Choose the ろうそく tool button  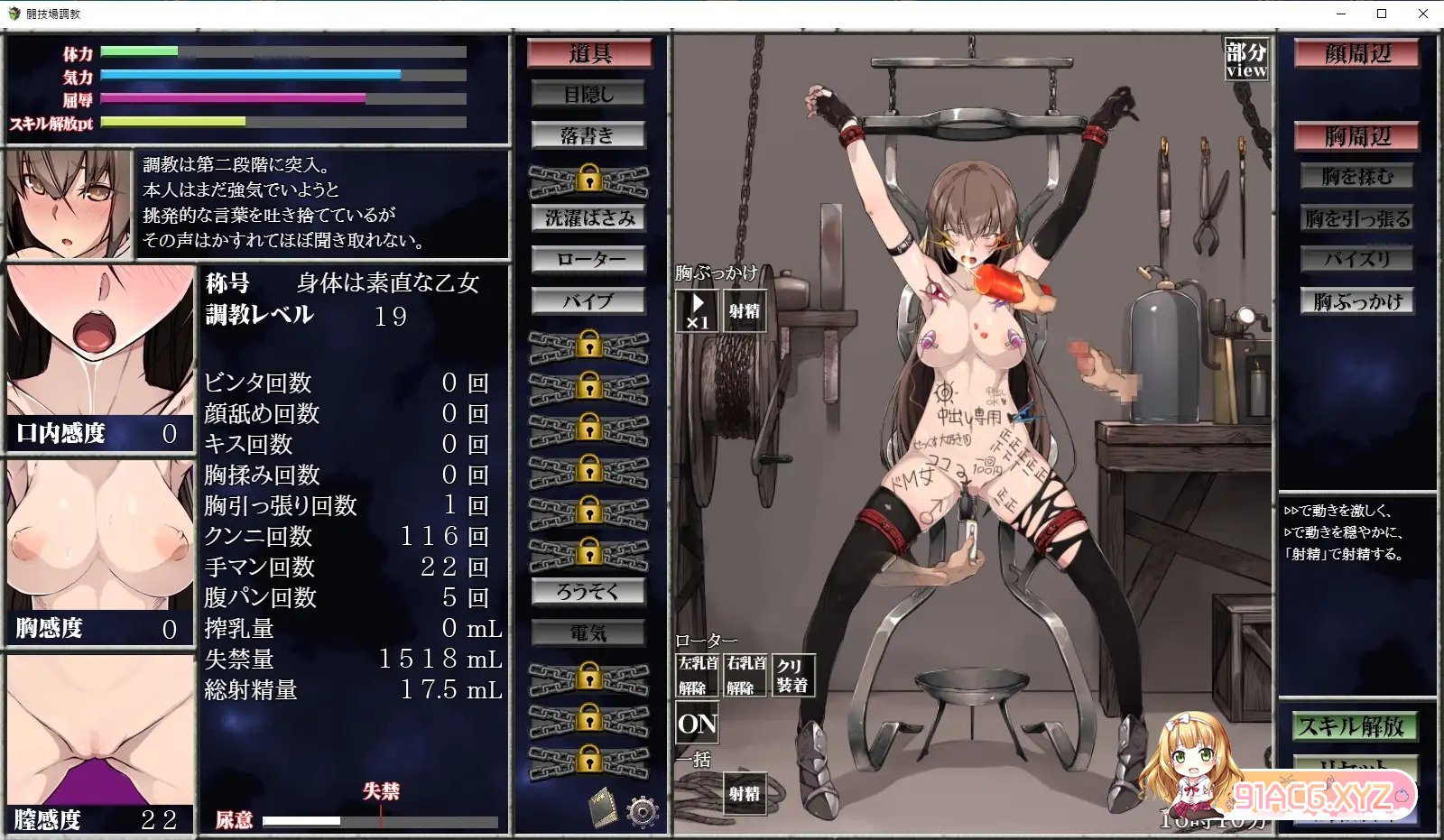(x=588, y=592)
